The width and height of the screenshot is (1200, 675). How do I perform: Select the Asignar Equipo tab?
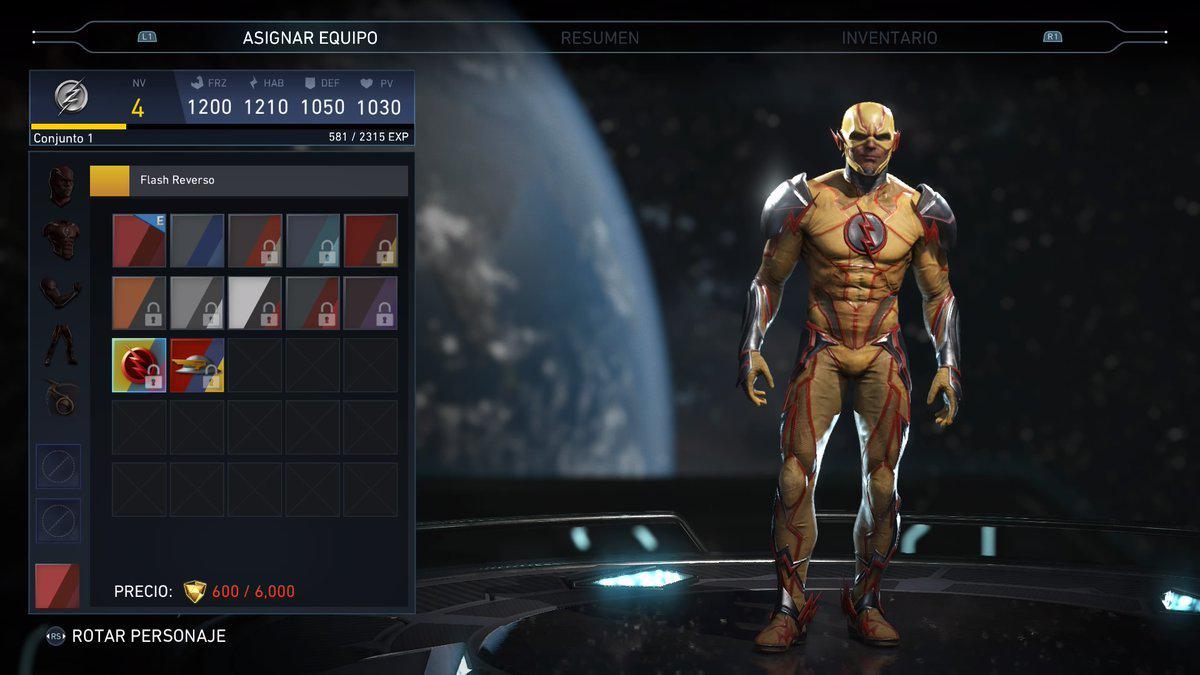point(310,38)
